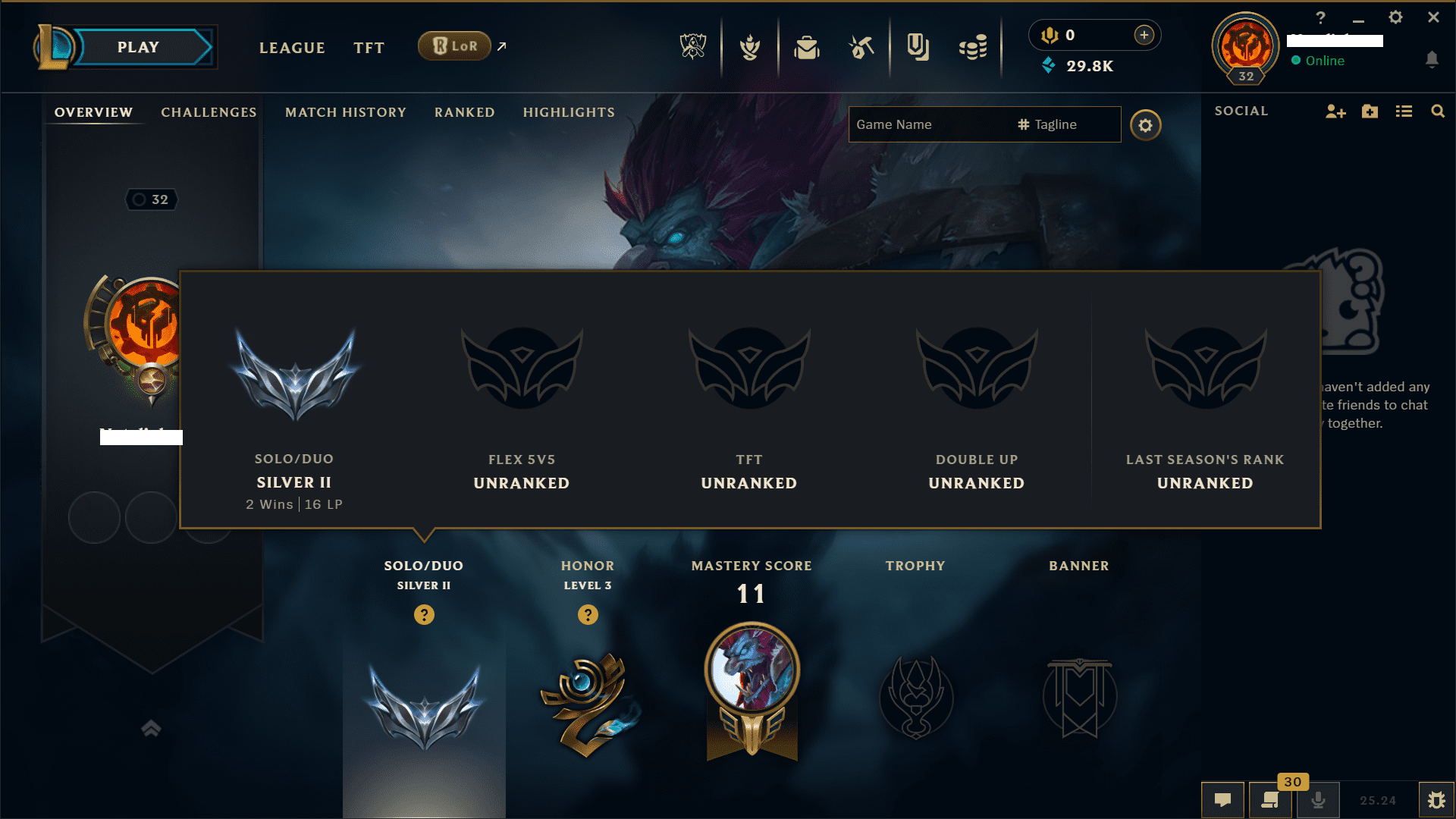
Task: Click the Game Name search input field
Action: (x=925, y=124)
